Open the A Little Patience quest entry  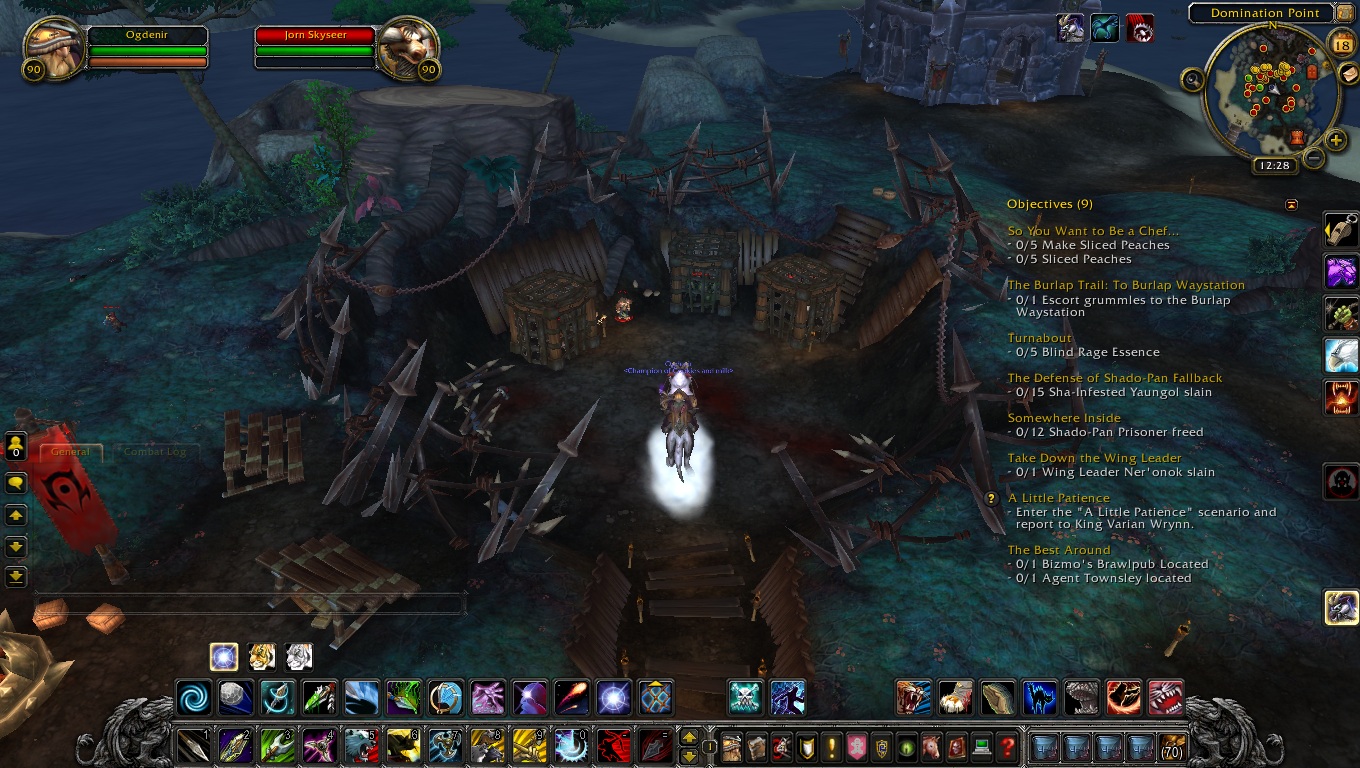1058,498
